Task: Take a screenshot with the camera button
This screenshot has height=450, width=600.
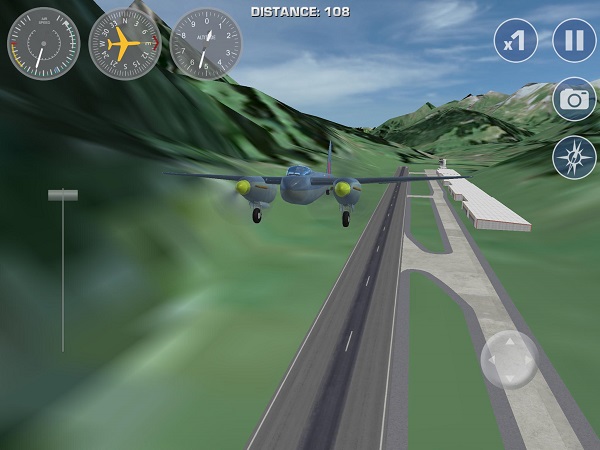Action: coord(574,99)
